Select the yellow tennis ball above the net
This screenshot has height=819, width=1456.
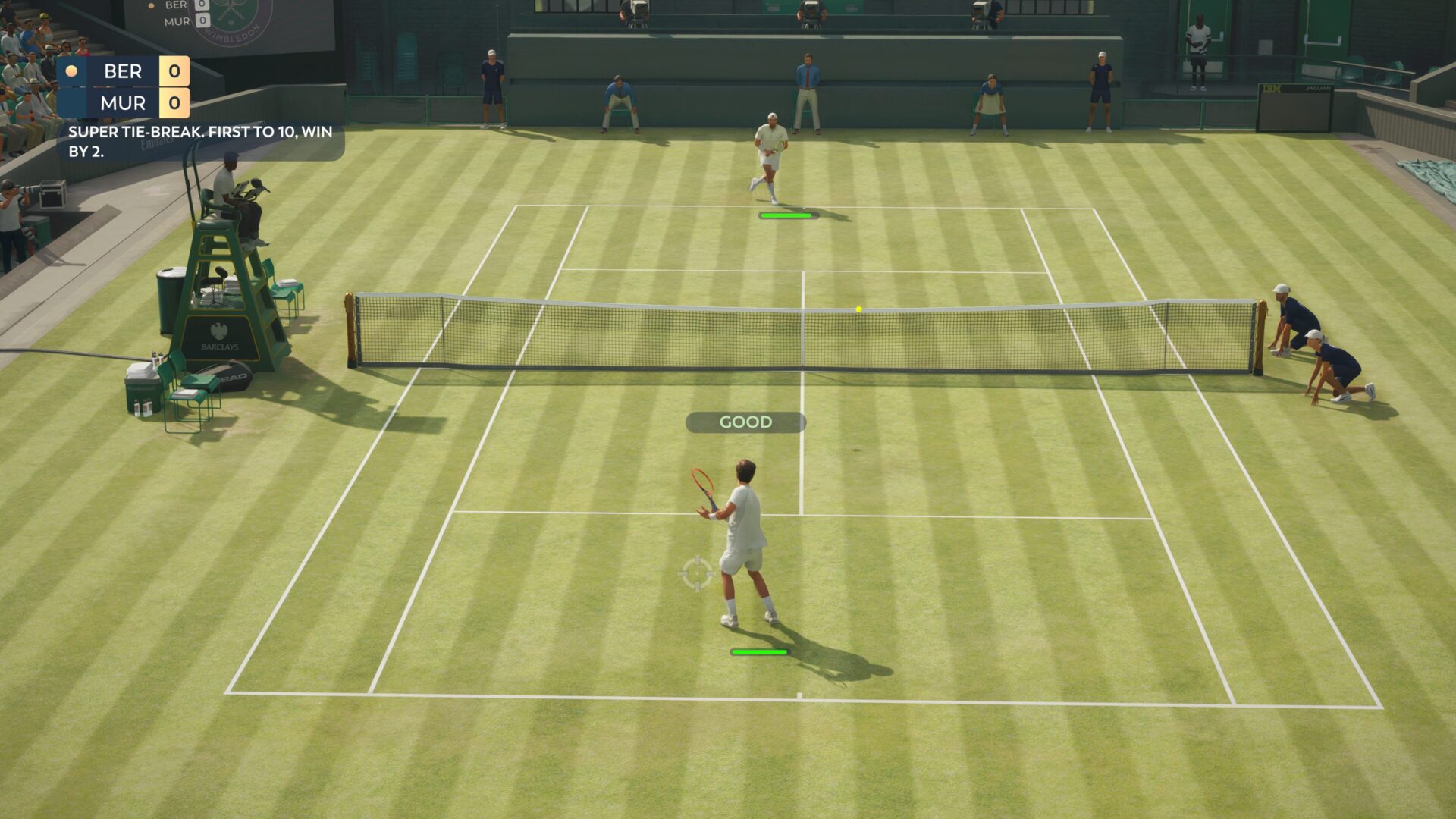click(858, 308)
